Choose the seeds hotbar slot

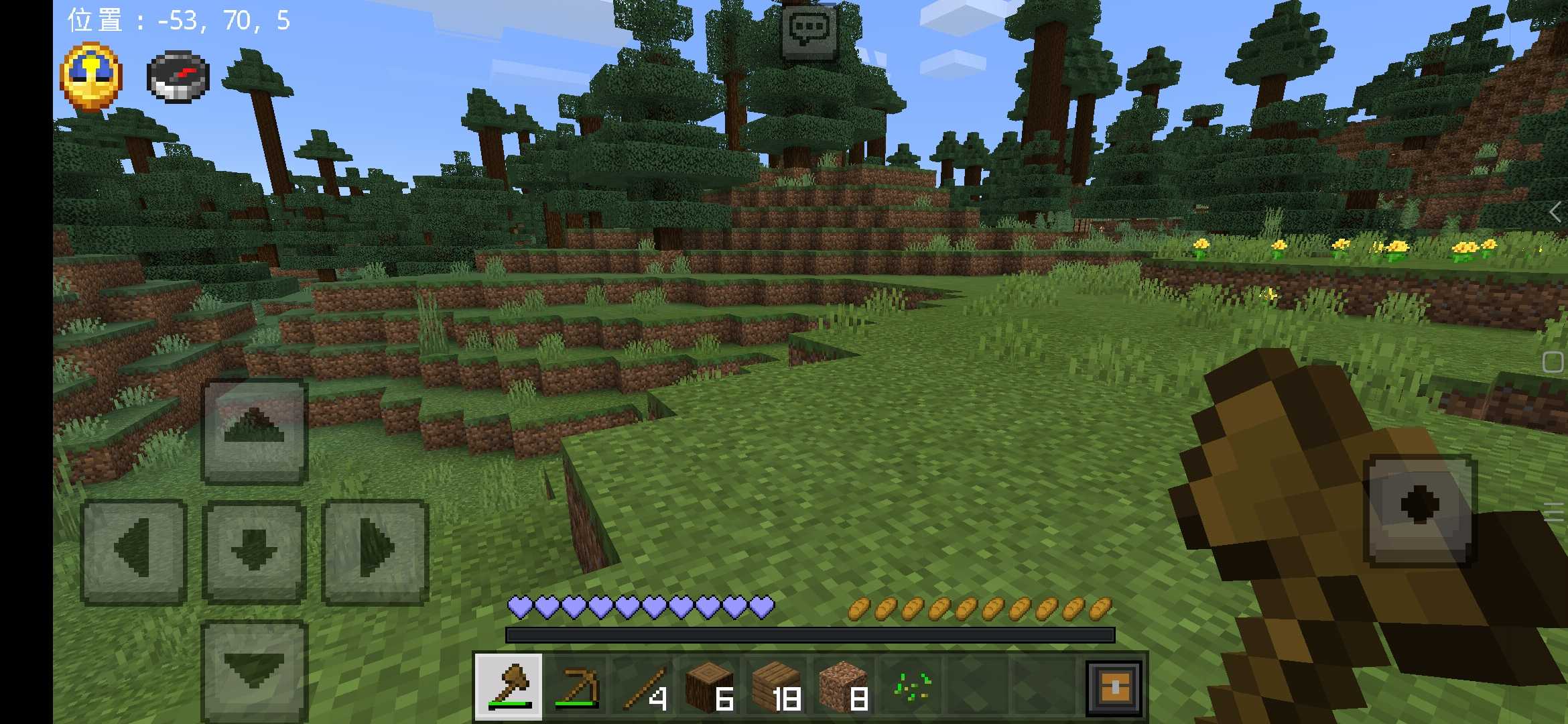pyautogui.click(x=911, y=686)
